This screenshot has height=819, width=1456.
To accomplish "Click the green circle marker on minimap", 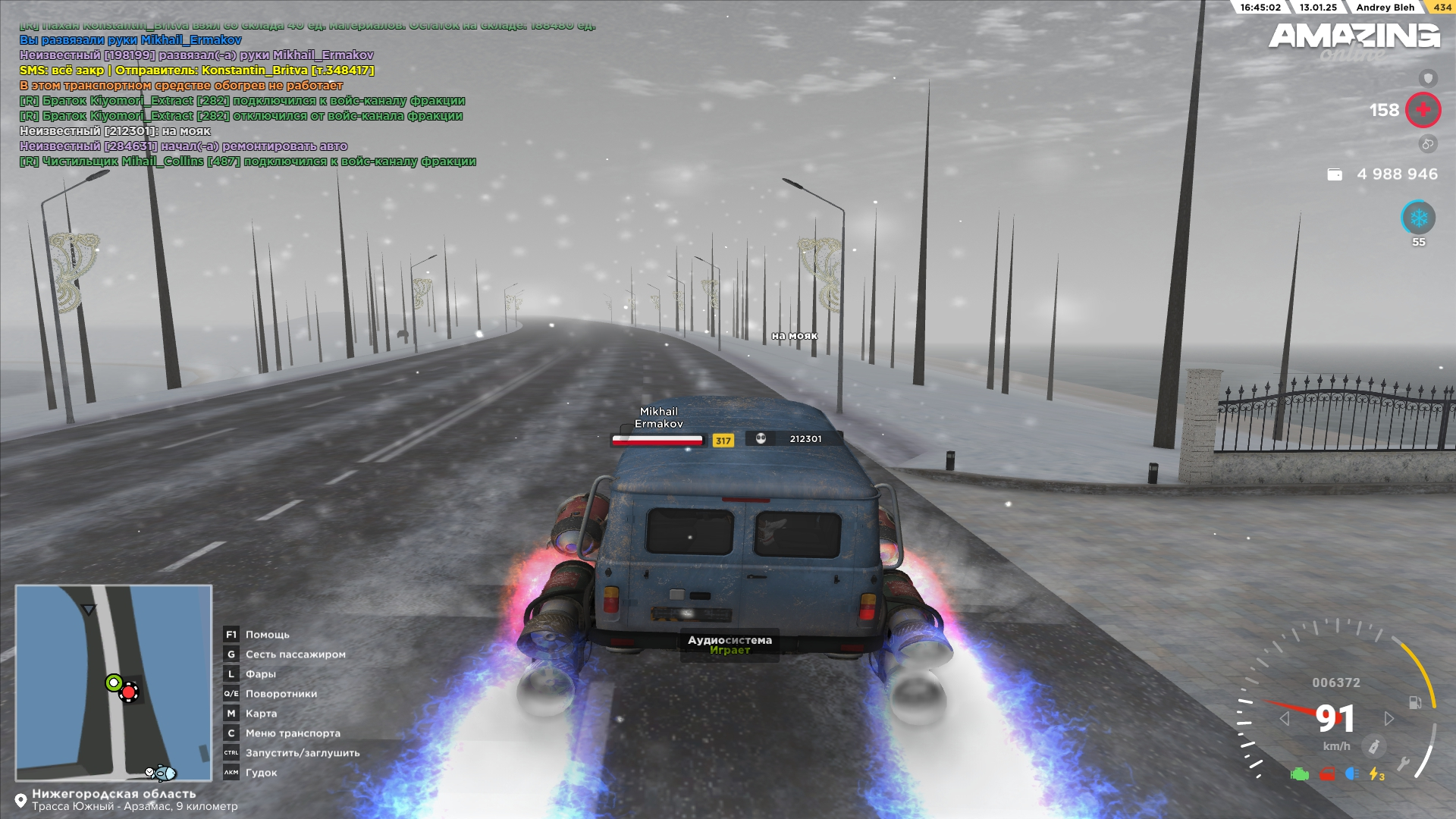I will tap(114, 682).
